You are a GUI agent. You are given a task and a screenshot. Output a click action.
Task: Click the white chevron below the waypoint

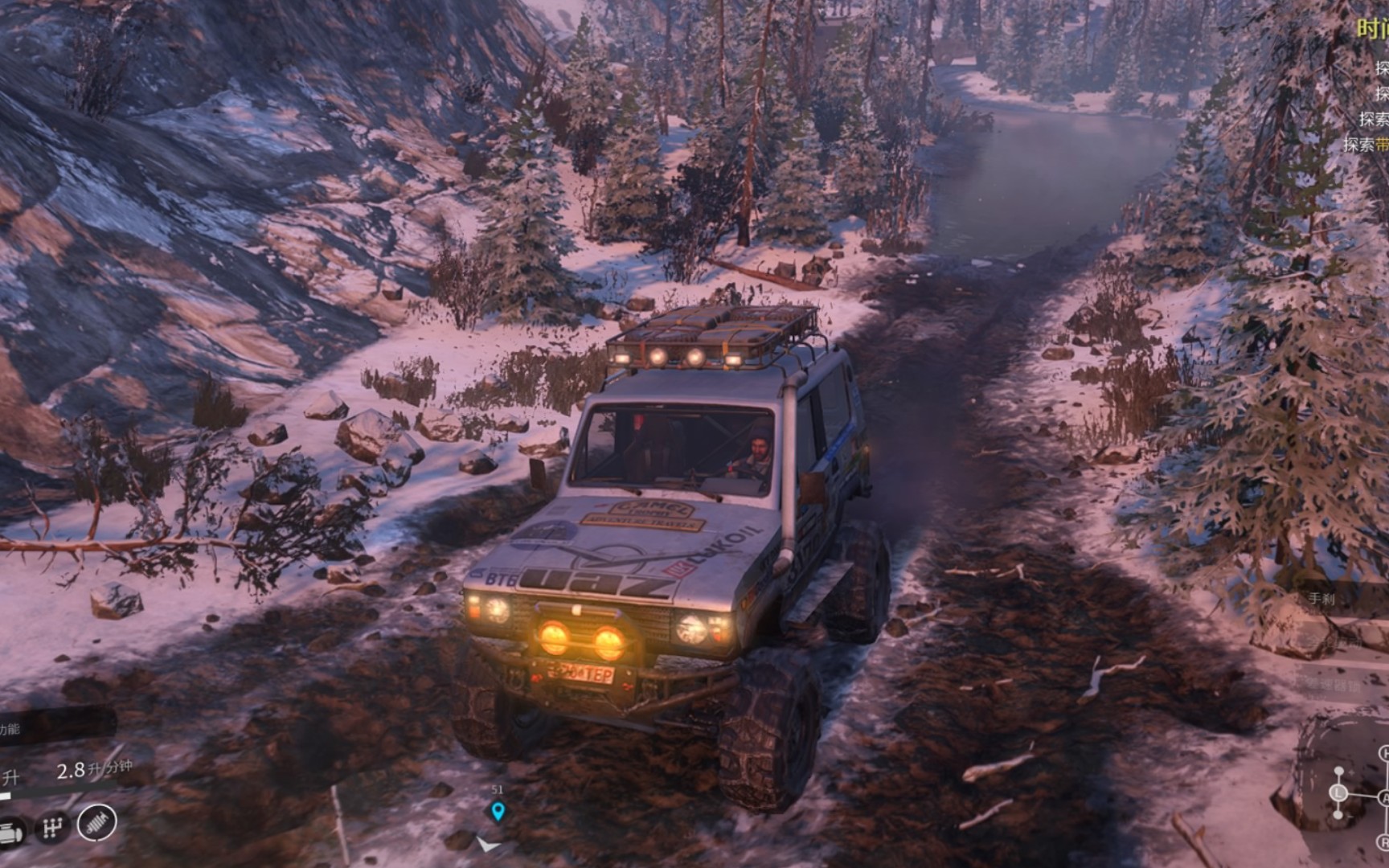487,845
